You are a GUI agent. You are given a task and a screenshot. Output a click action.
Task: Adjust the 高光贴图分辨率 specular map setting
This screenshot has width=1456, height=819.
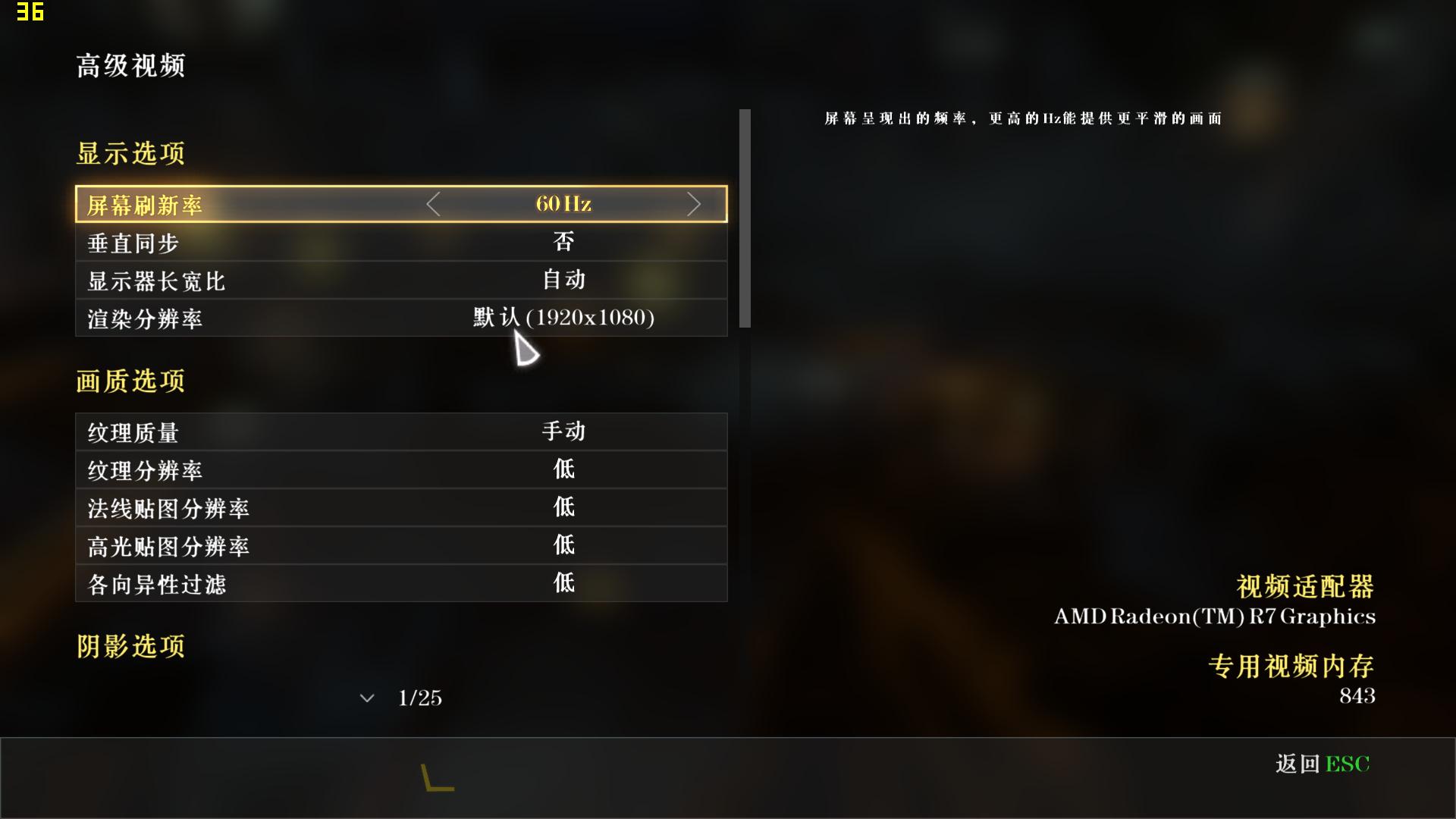pyautogui.click(x=401, y=545)
